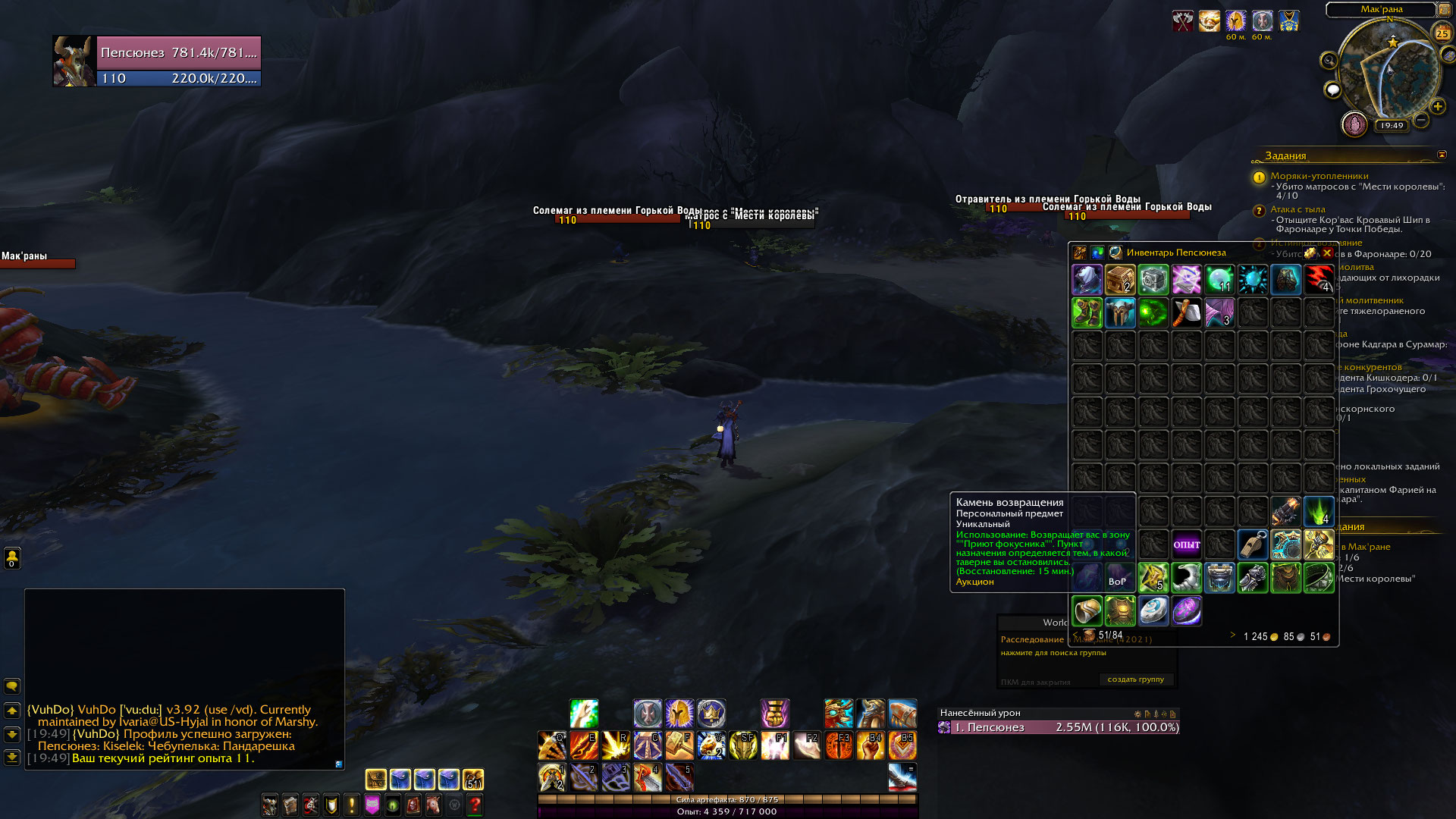Viewport: 1456px width, 819px height.
Task: Select the wooden chest item in inventory
Action: (x=1120, y=280)
